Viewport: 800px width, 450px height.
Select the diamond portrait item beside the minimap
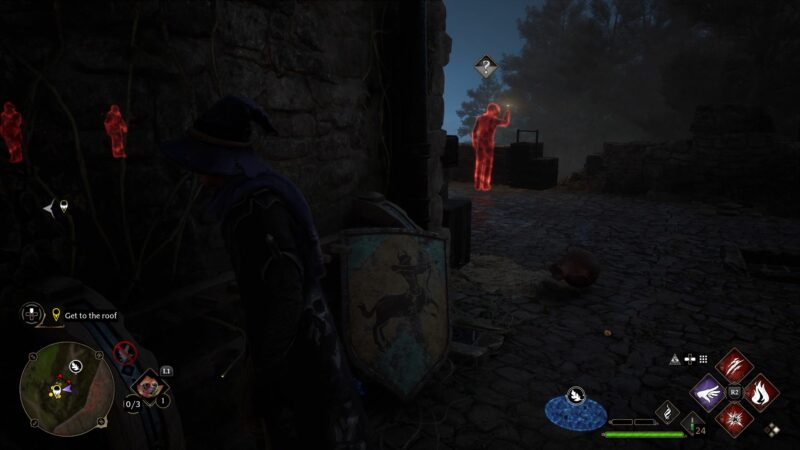pyautogui.click(x=149, y=386)
